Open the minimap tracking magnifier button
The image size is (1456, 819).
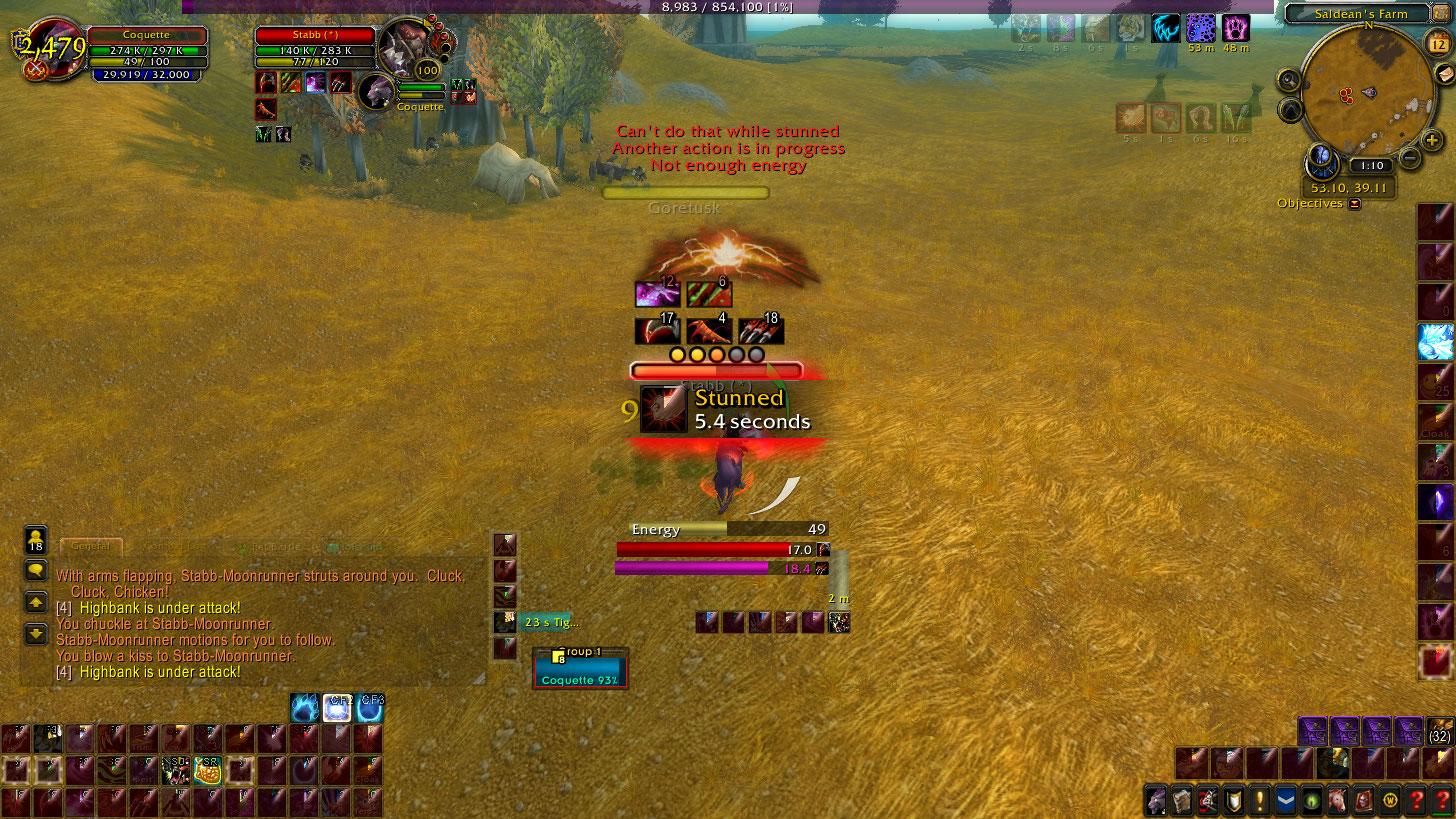coord(1288,80)
